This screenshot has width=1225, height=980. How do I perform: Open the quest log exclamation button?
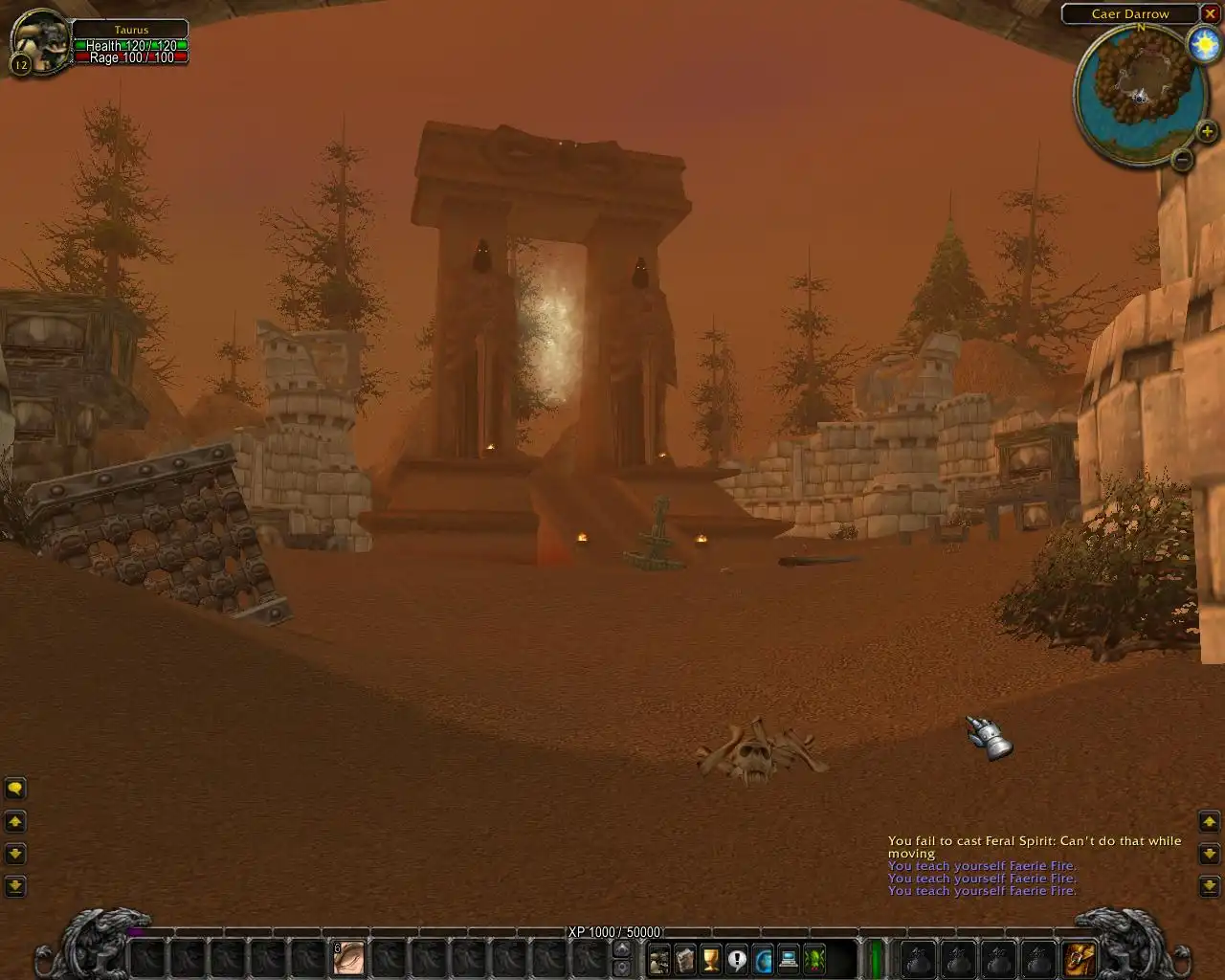tap(736, 958)
